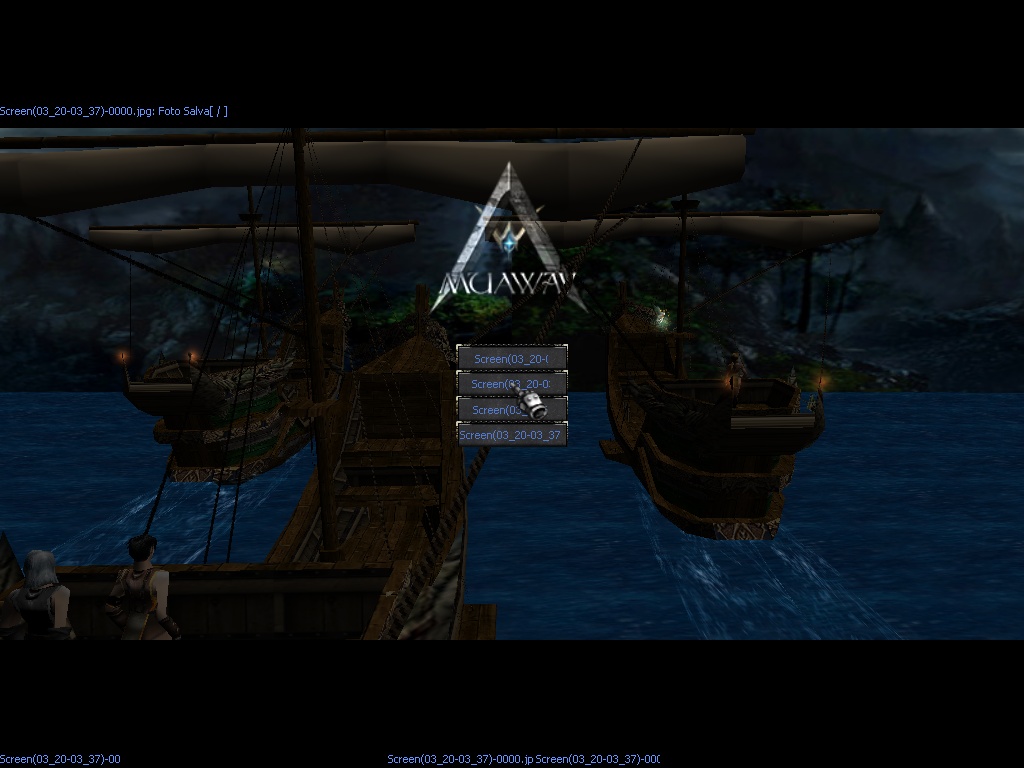
Task: Click the menu button labeled "Screen(03_20-03_37"
Action: pyautogui.click(x=511, y=435)
